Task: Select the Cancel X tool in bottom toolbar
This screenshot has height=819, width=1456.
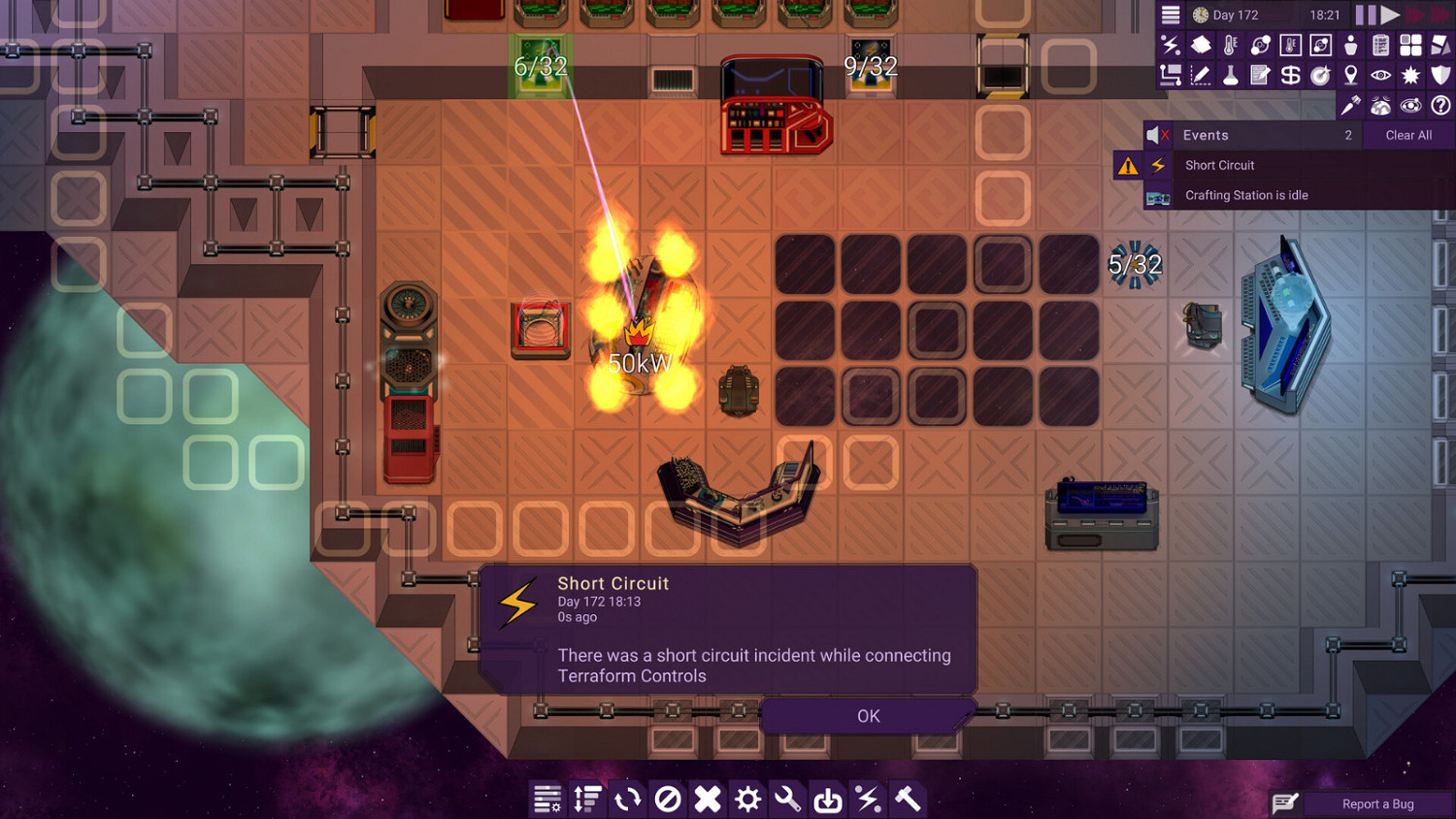Action: tap(706, 799)
